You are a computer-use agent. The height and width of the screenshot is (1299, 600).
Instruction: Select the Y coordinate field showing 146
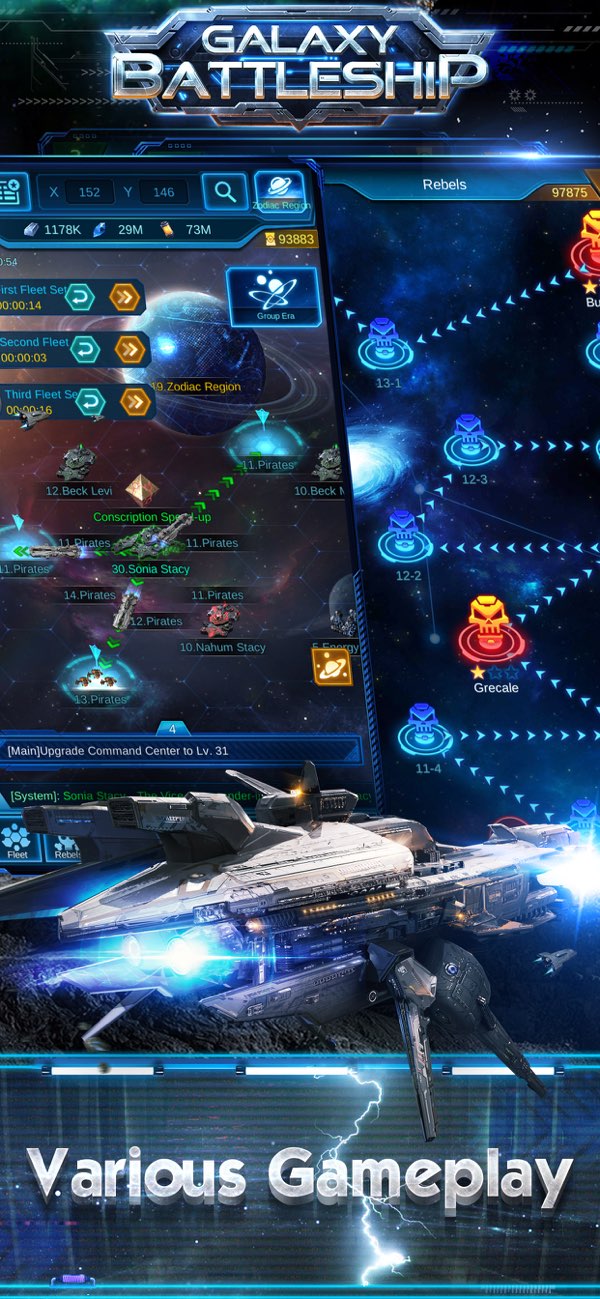163,192
